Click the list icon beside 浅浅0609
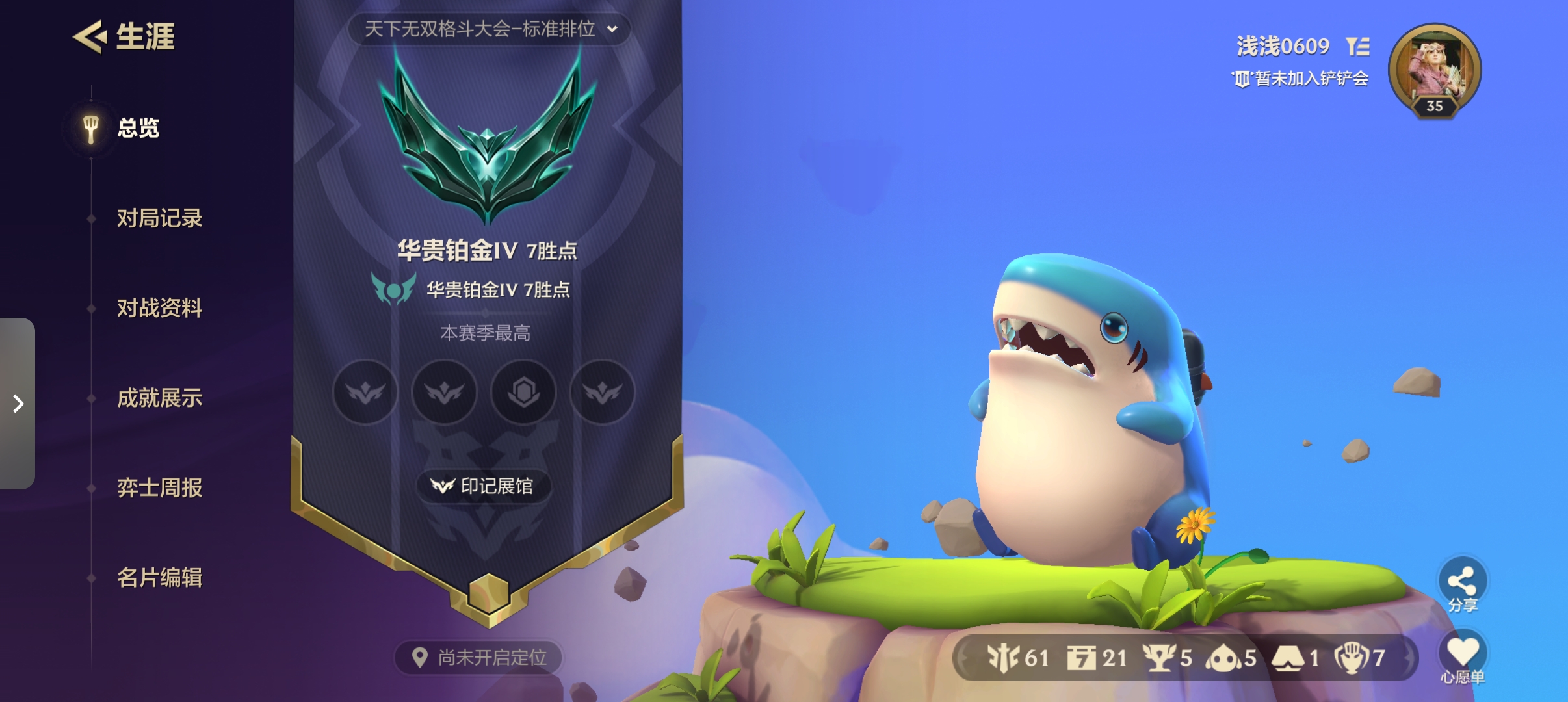The image size is (1568, 702). point(1358,46)
